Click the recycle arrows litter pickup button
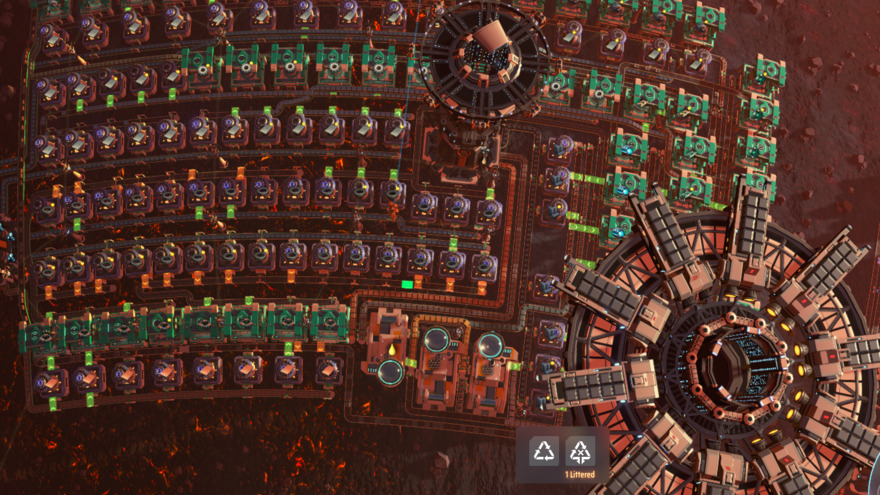 [x=544, y=451]
